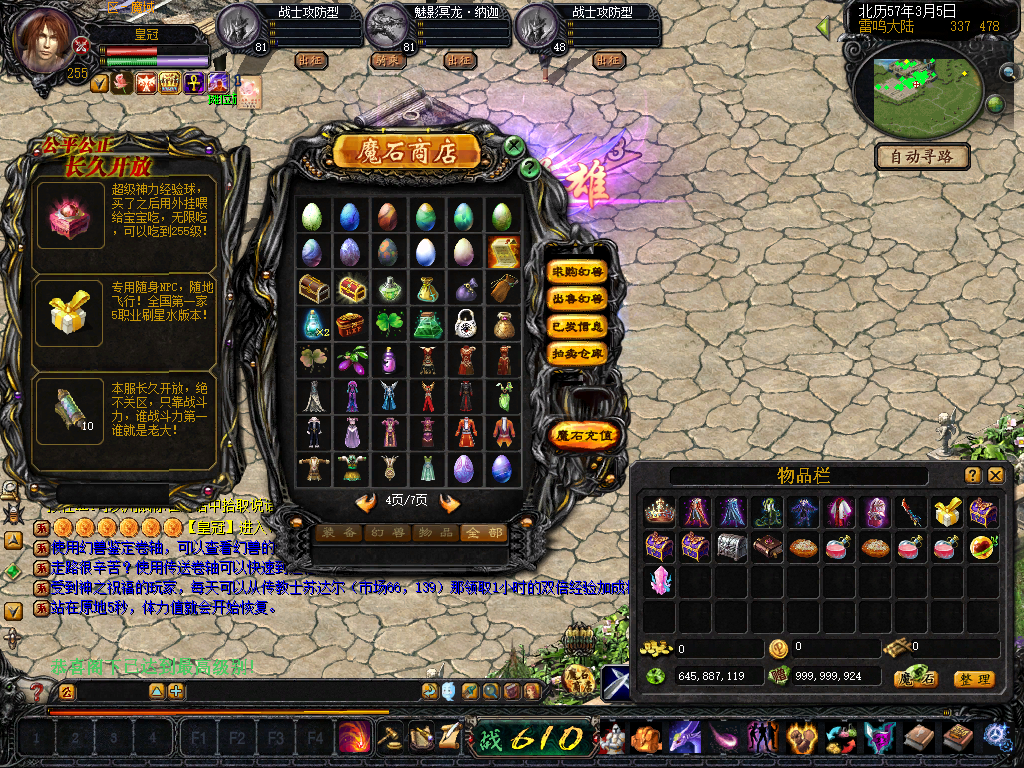Open the 魔石 button in the inventory

pos(915,679)
